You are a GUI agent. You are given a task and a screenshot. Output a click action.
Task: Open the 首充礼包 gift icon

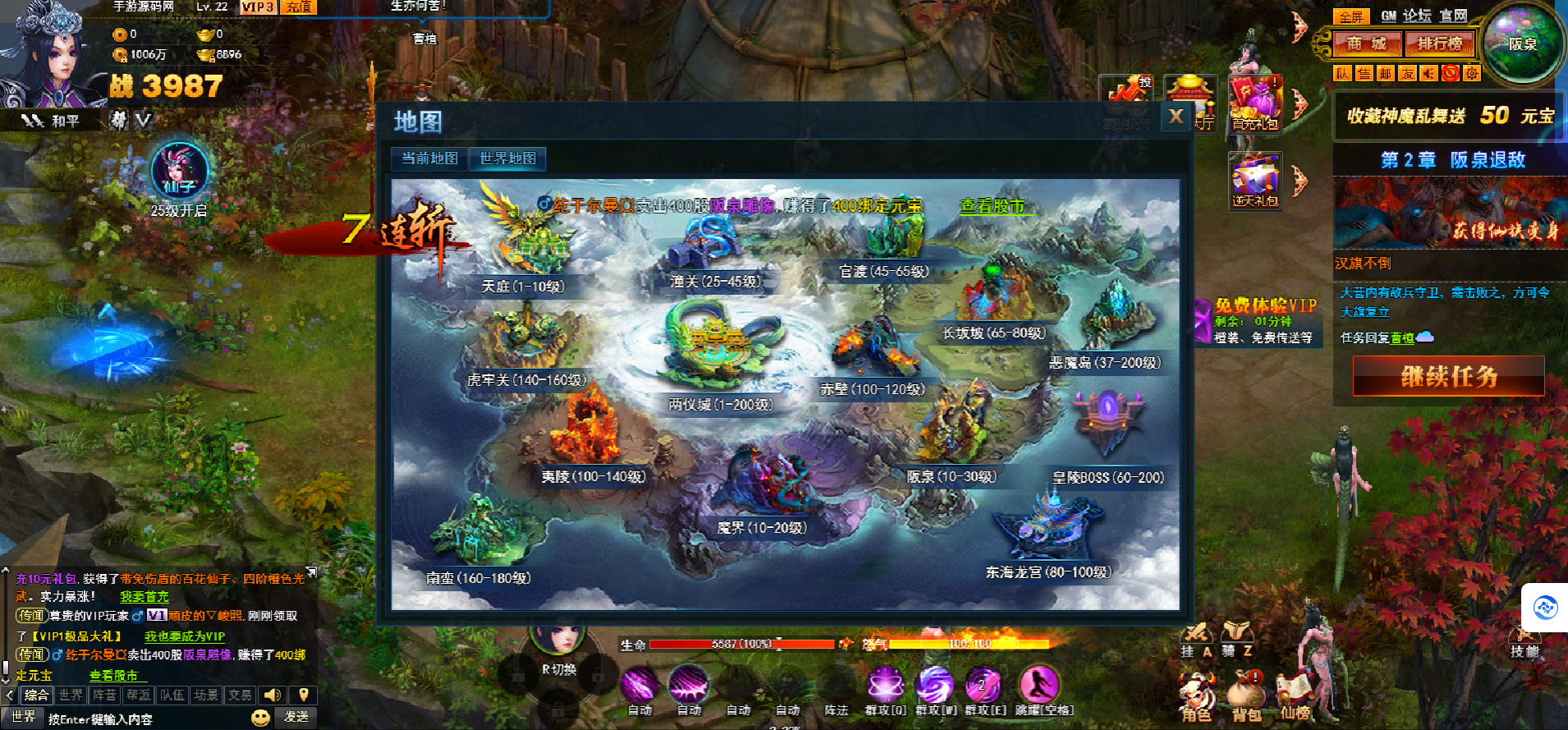pyautogui.click(x=1254, y=103)
